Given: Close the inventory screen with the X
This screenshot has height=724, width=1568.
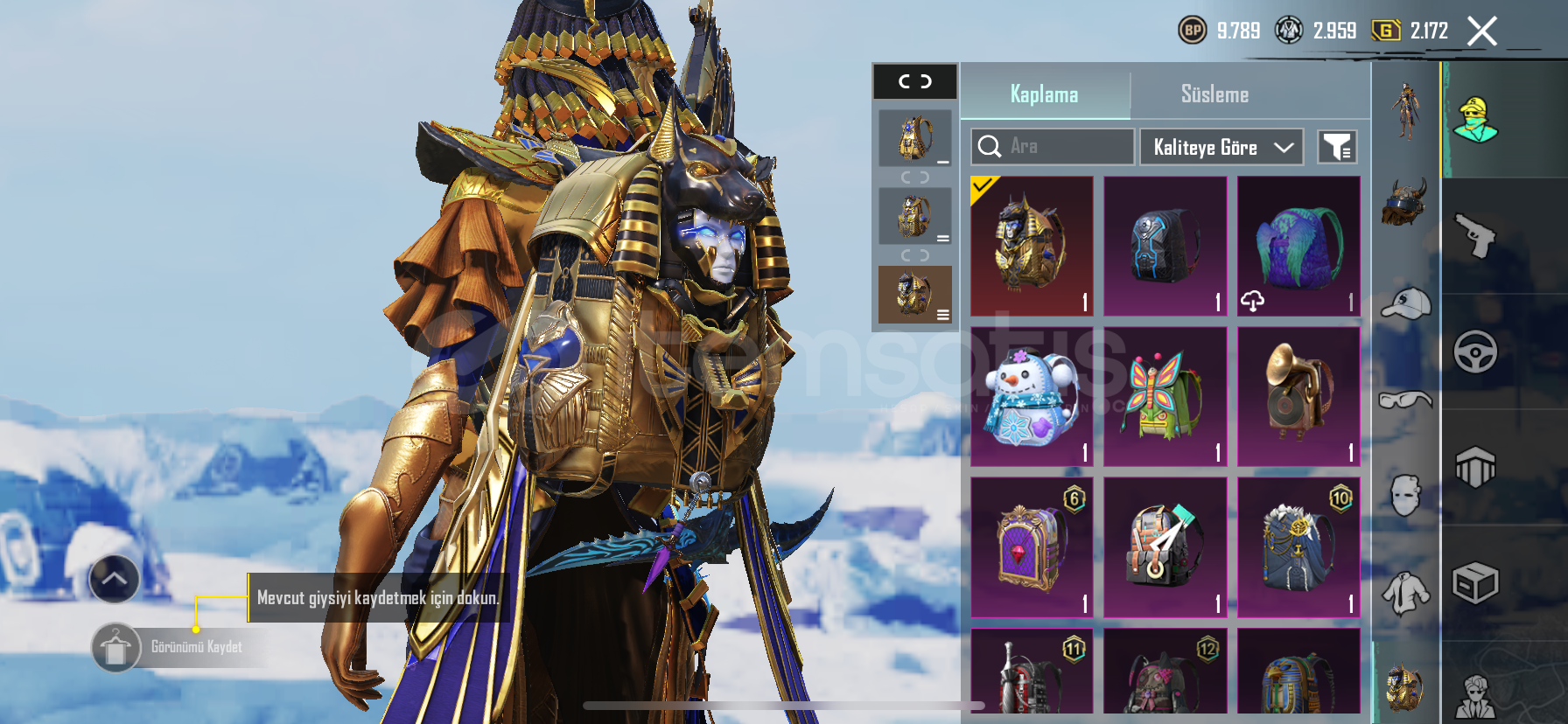Looking at the screenshot, I should pos(1481,31).
